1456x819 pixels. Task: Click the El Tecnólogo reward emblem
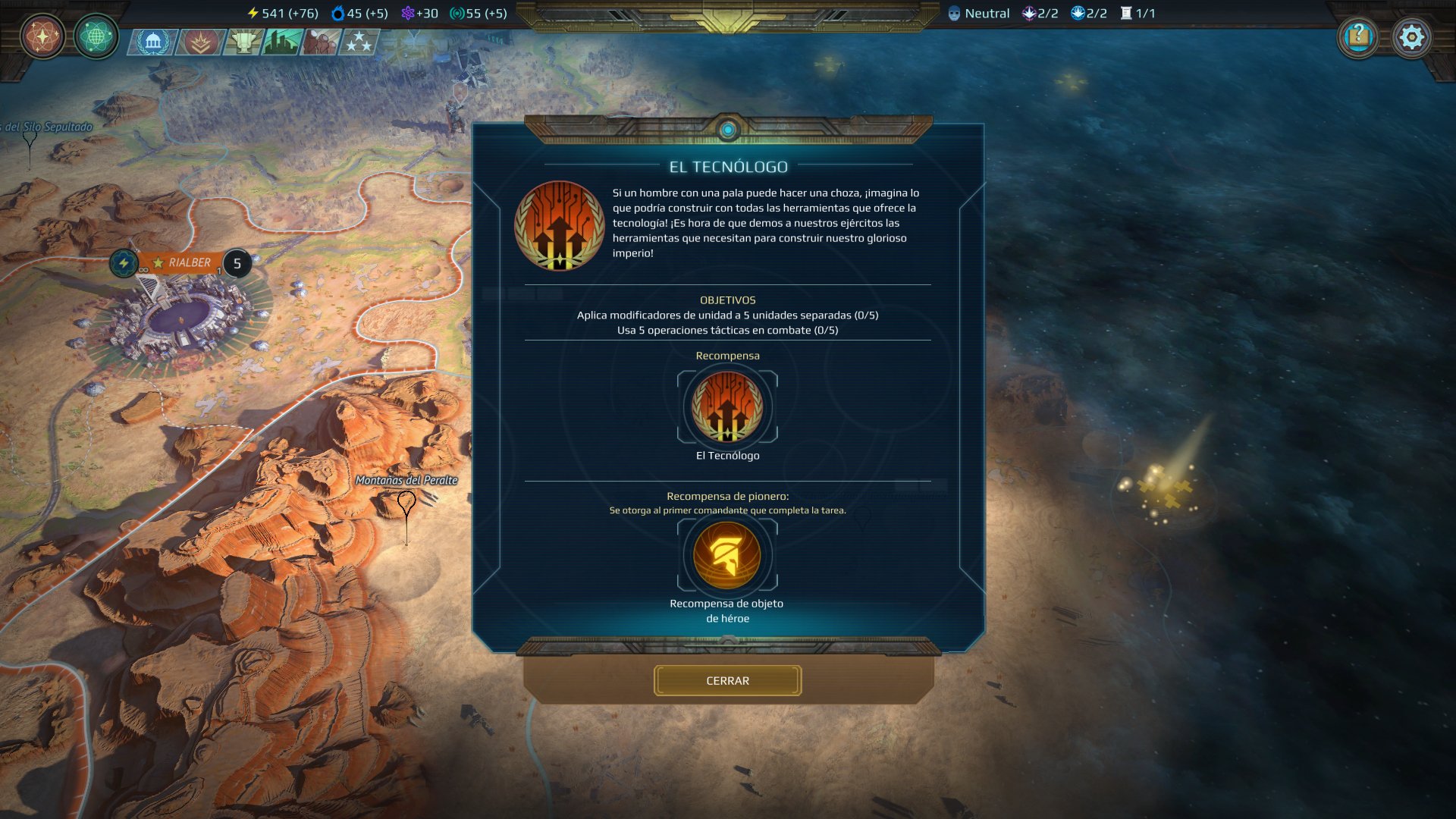pyautogui.click(x=727, y=407)
